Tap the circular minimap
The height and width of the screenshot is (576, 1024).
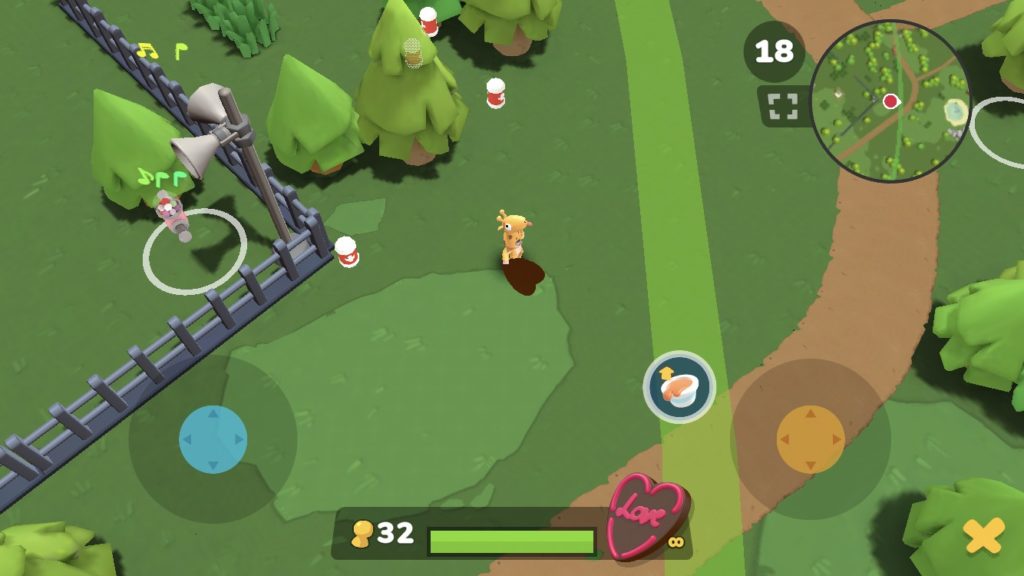tap(889, 101)
